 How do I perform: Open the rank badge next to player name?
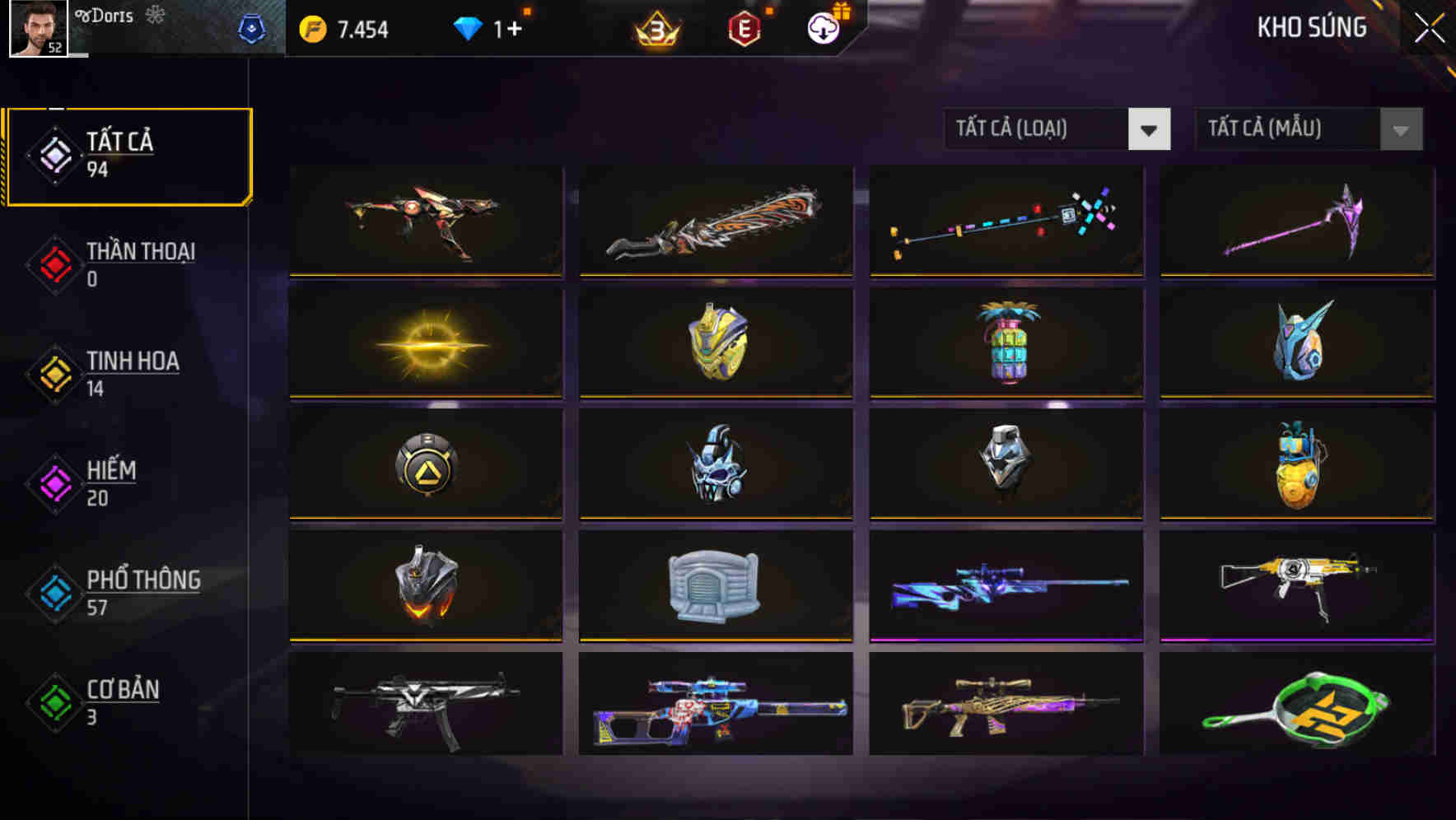point(252,26)
